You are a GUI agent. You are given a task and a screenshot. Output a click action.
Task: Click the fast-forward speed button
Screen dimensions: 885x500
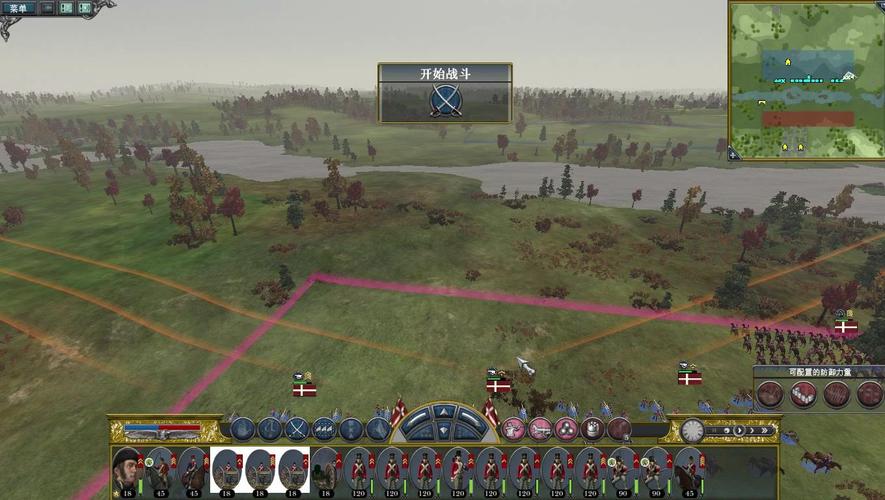[x=764, y=431]
